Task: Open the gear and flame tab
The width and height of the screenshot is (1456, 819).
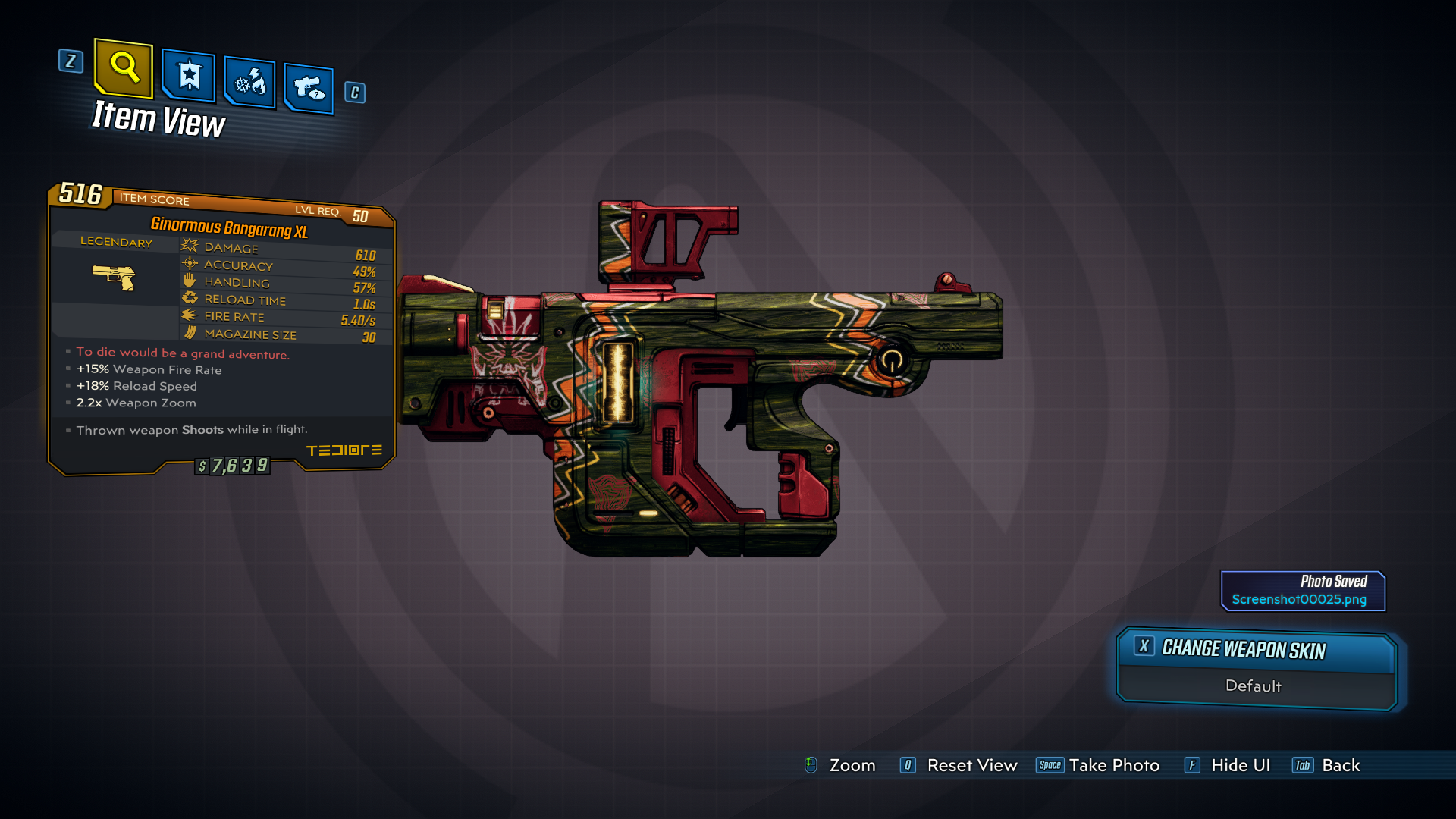Action: (250, 83)
